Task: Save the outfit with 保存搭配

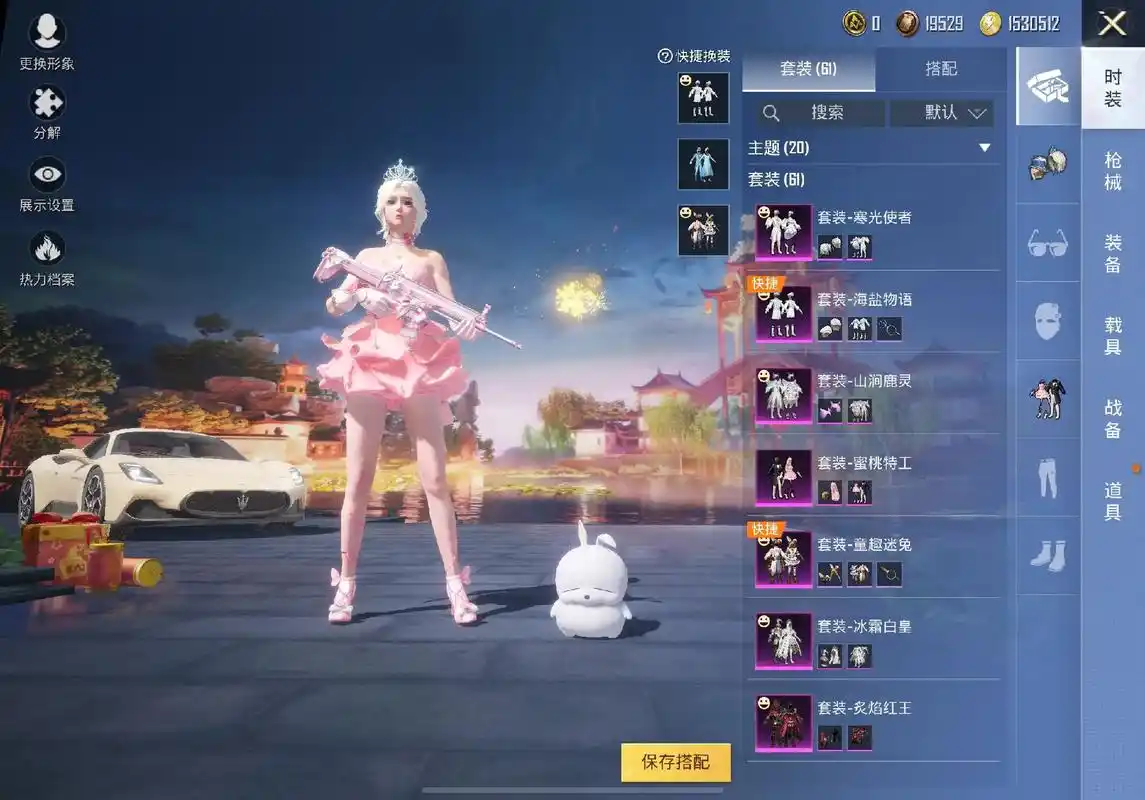Action: (676, 762)
